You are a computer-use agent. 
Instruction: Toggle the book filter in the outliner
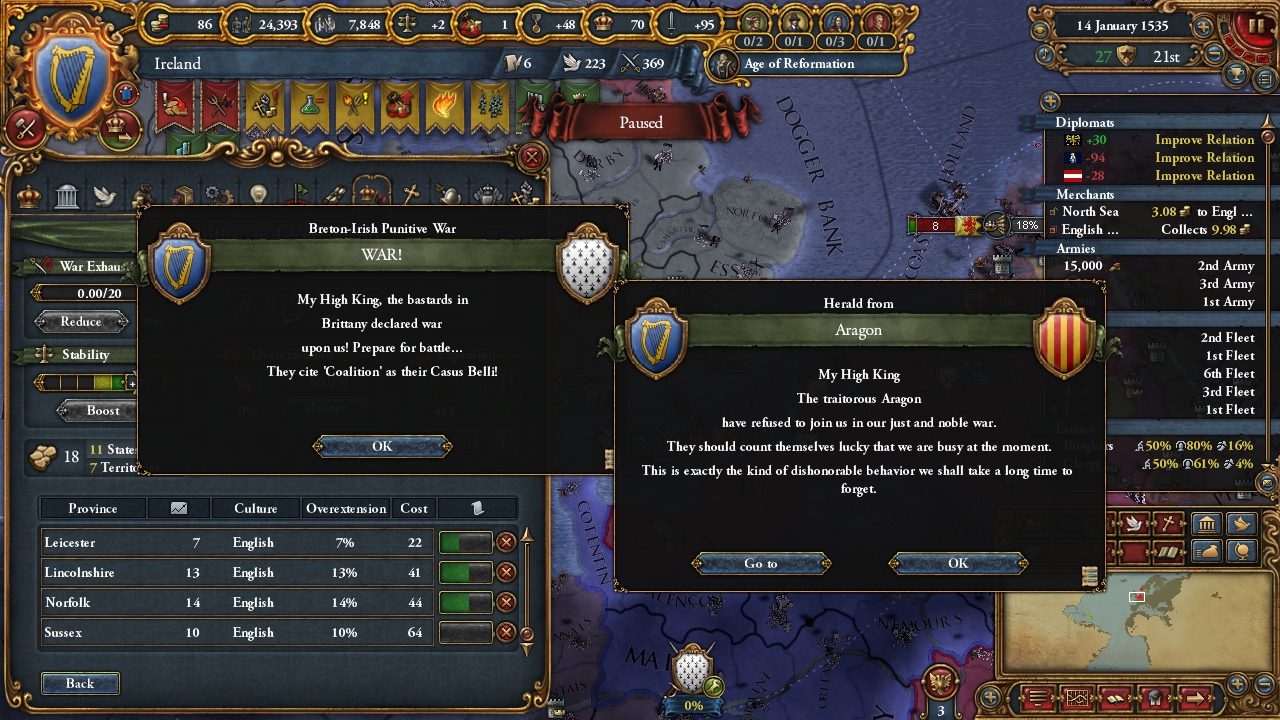point(1169,552)
